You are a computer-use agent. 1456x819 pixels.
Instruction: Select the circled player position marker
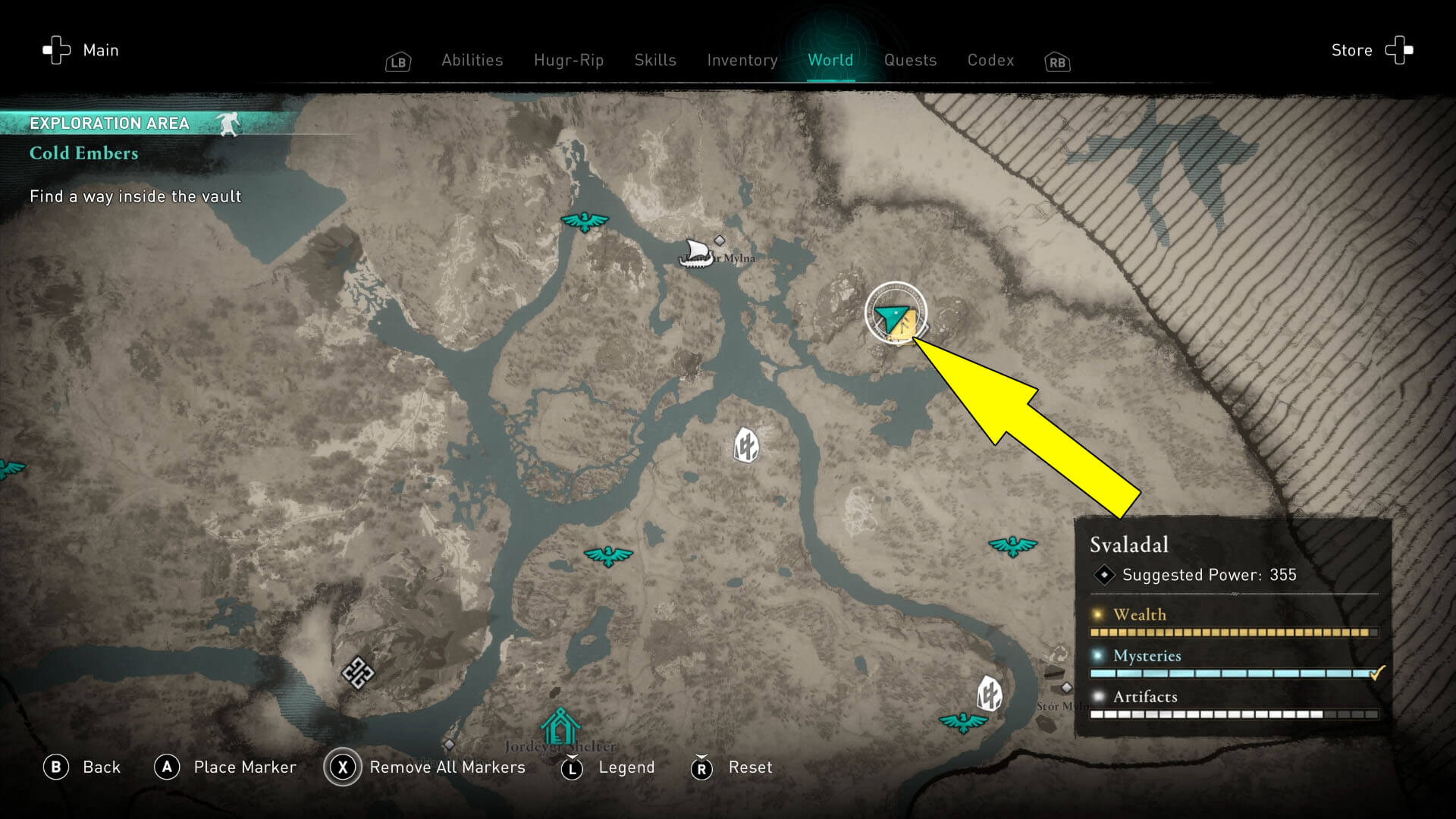coord(896,315)
